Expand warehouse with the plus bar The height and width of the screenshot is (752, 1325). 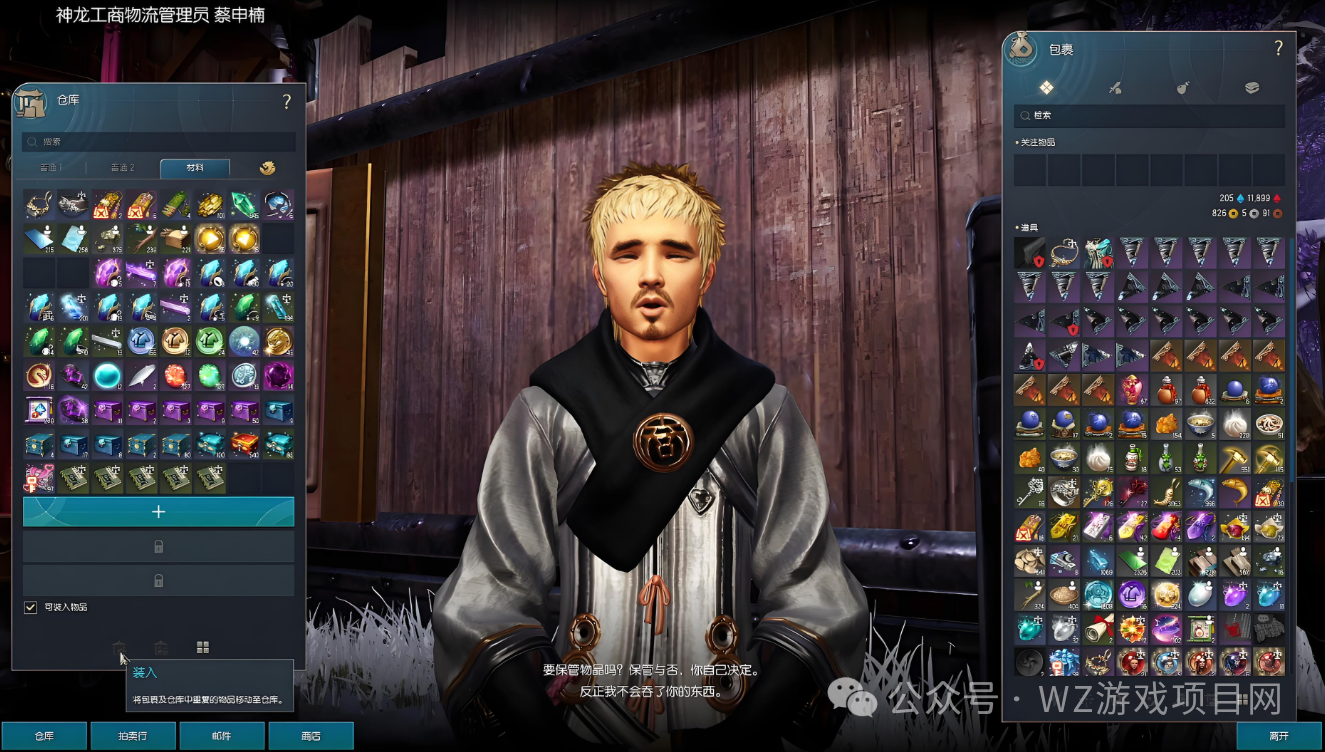point(158,512)
